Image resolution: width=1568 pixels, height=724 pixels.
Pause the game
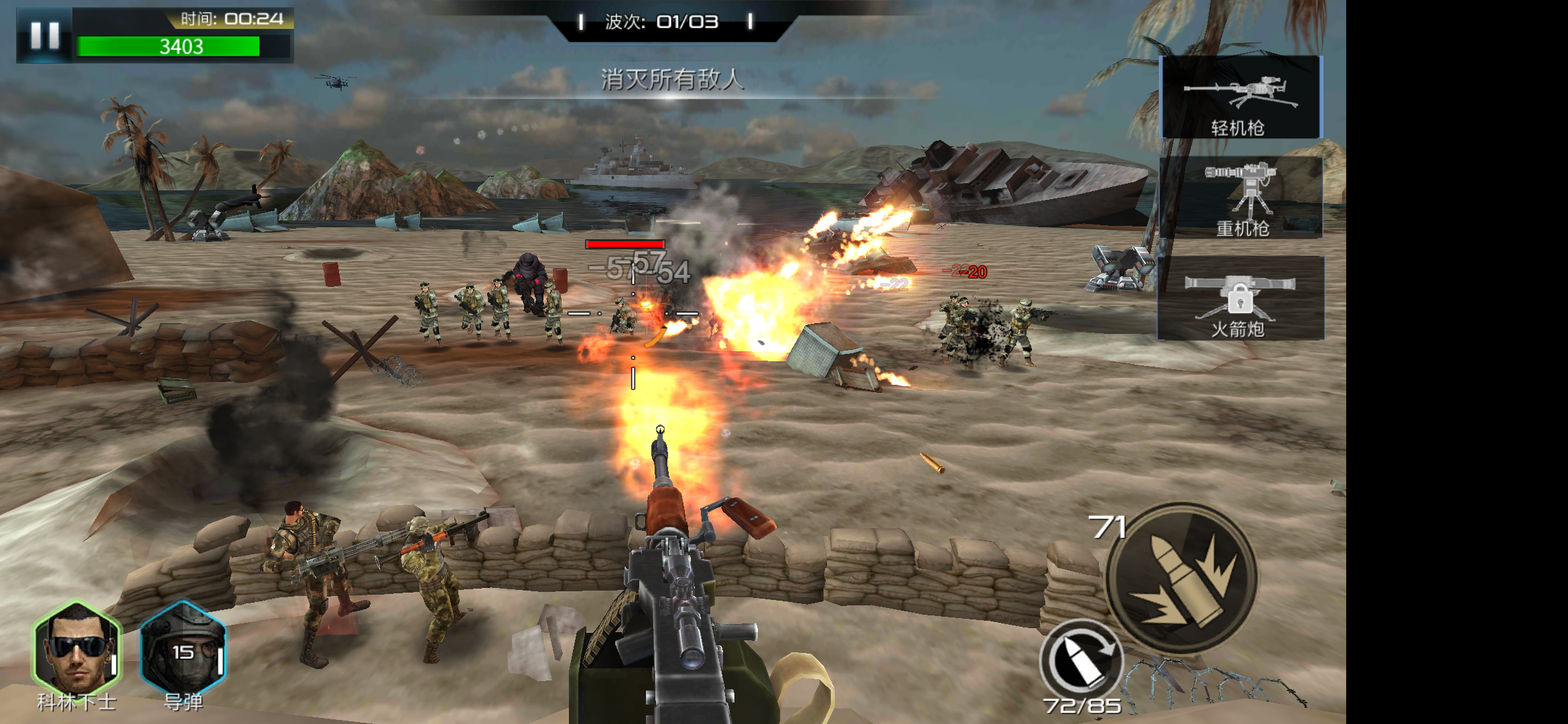point(45,36)
